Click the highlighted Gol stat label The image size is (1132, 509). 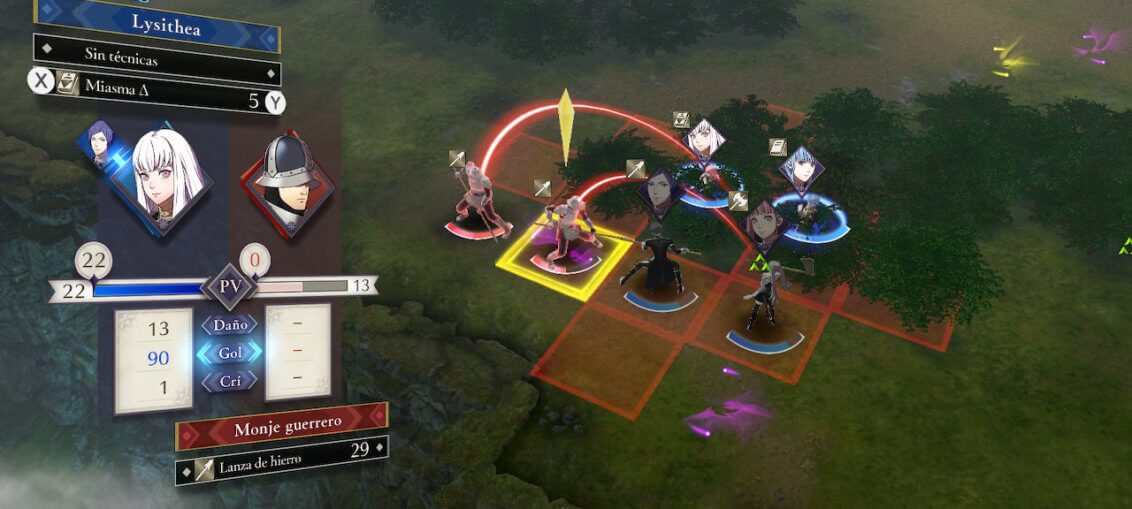(230, 353)
